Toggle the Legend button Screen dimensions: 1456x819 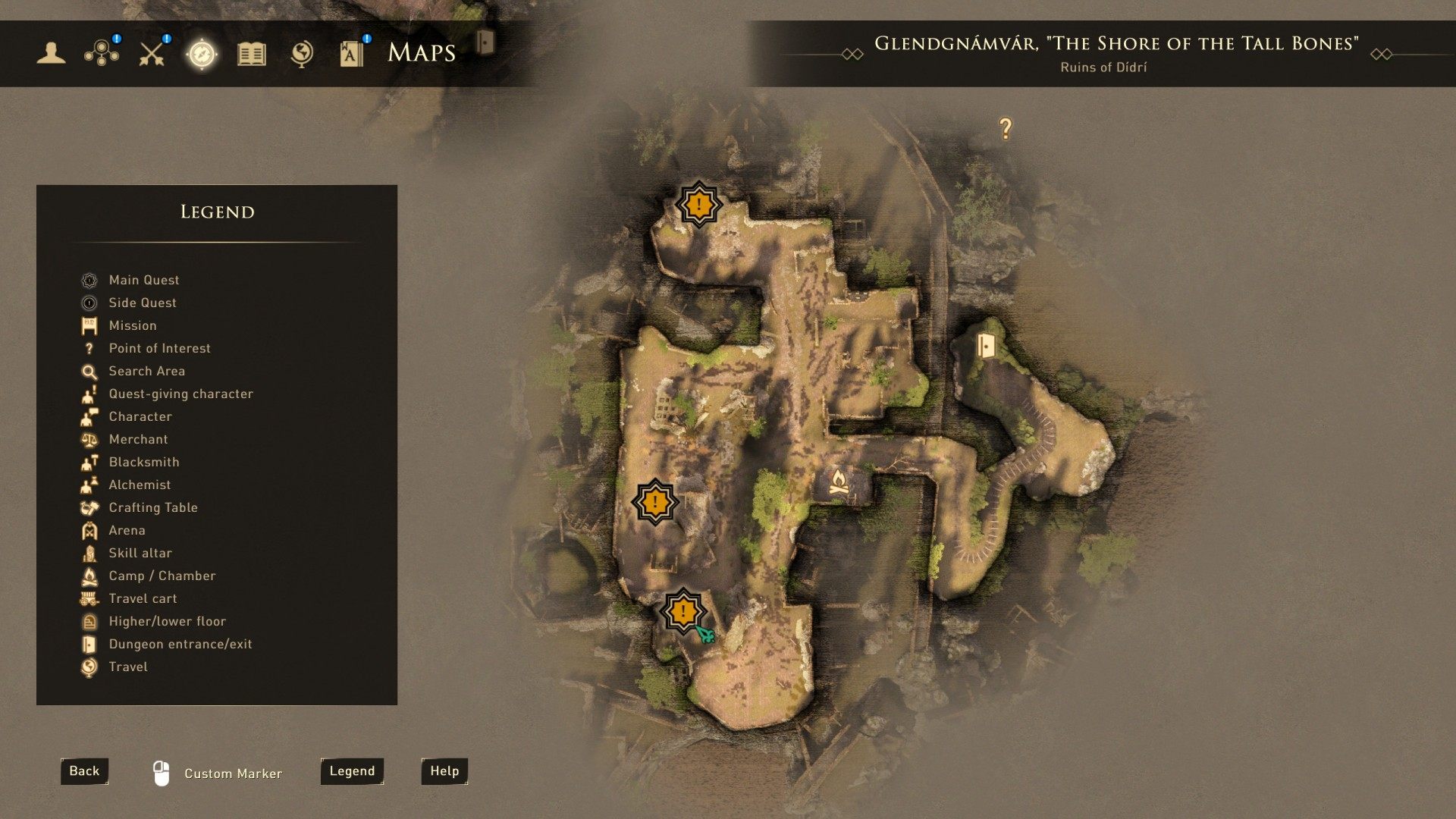(352, 771)
